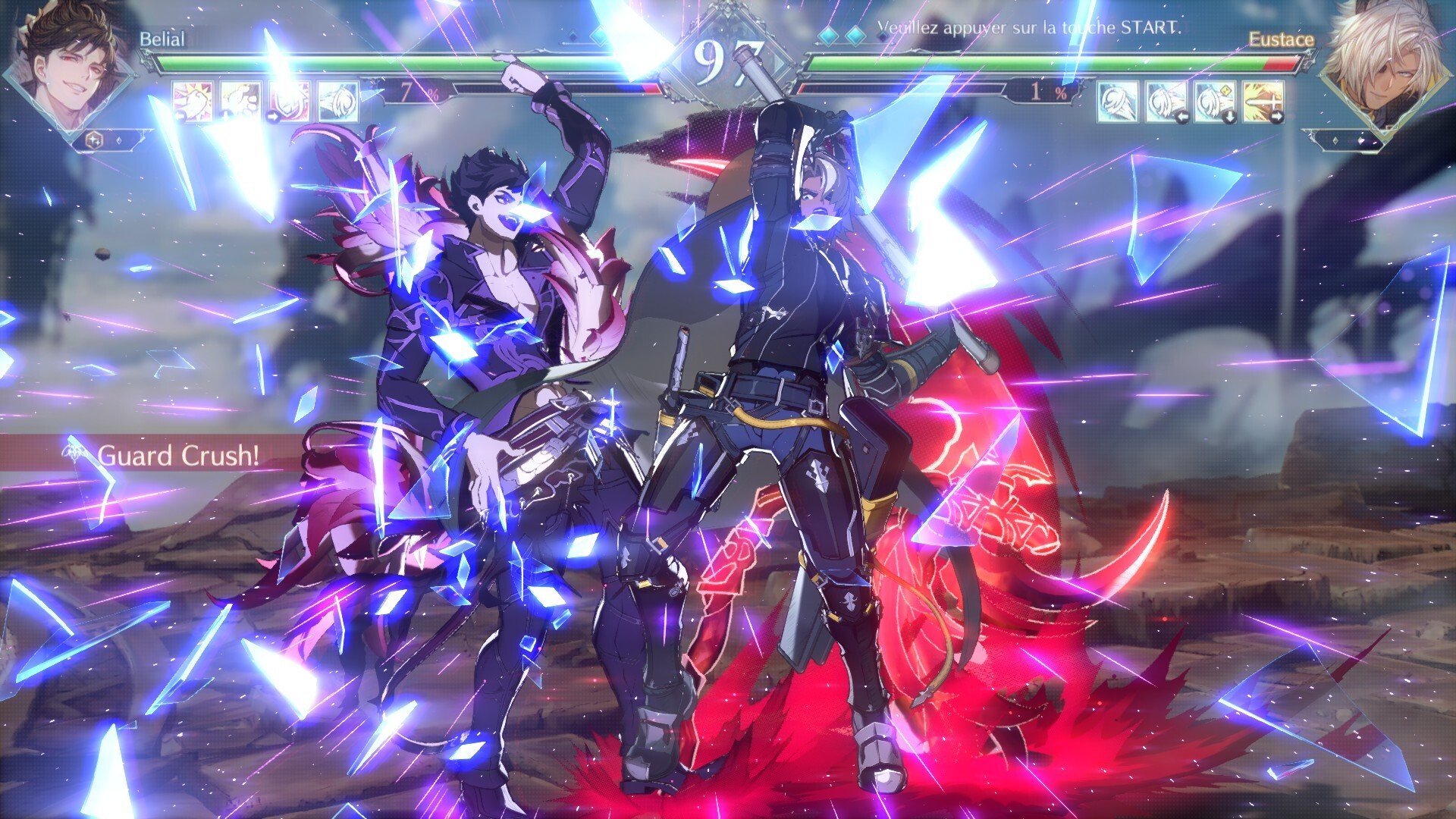Expand the left arrow on Eustace's second skill
The width and height of the screenshot is (1456, 819).
pos(1183,116)
